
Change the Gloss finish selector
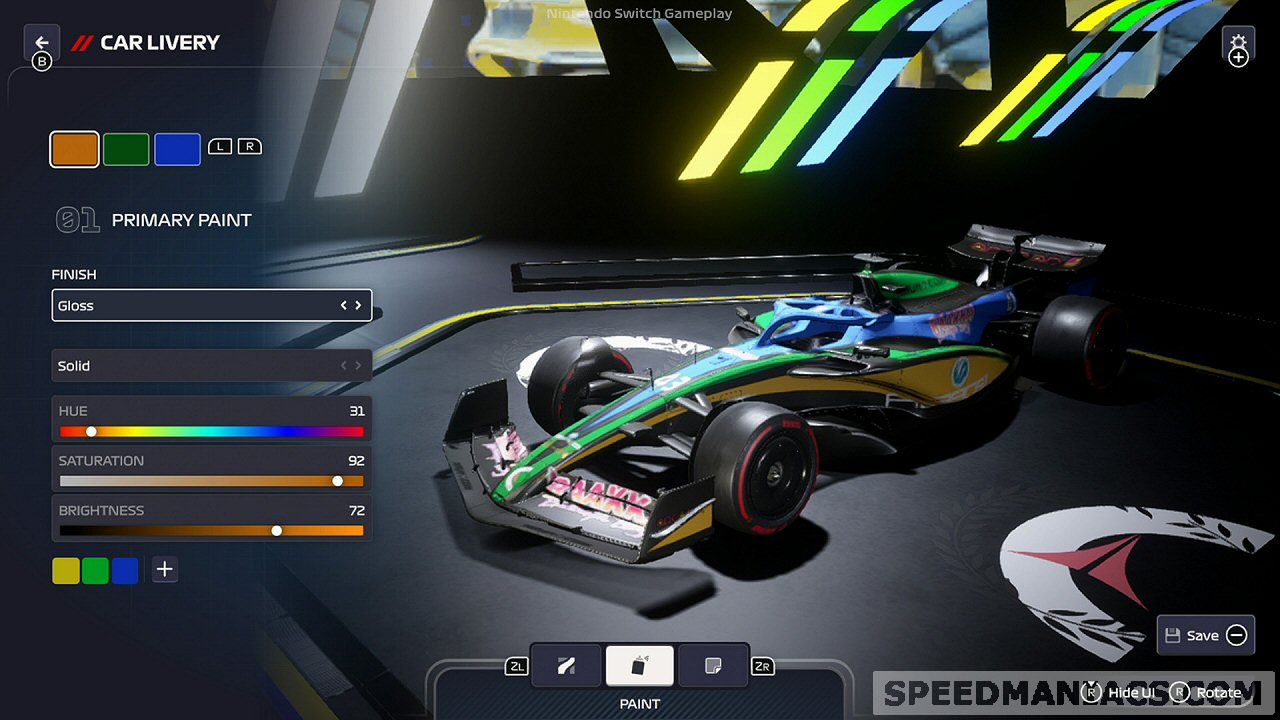click(212, 305)
